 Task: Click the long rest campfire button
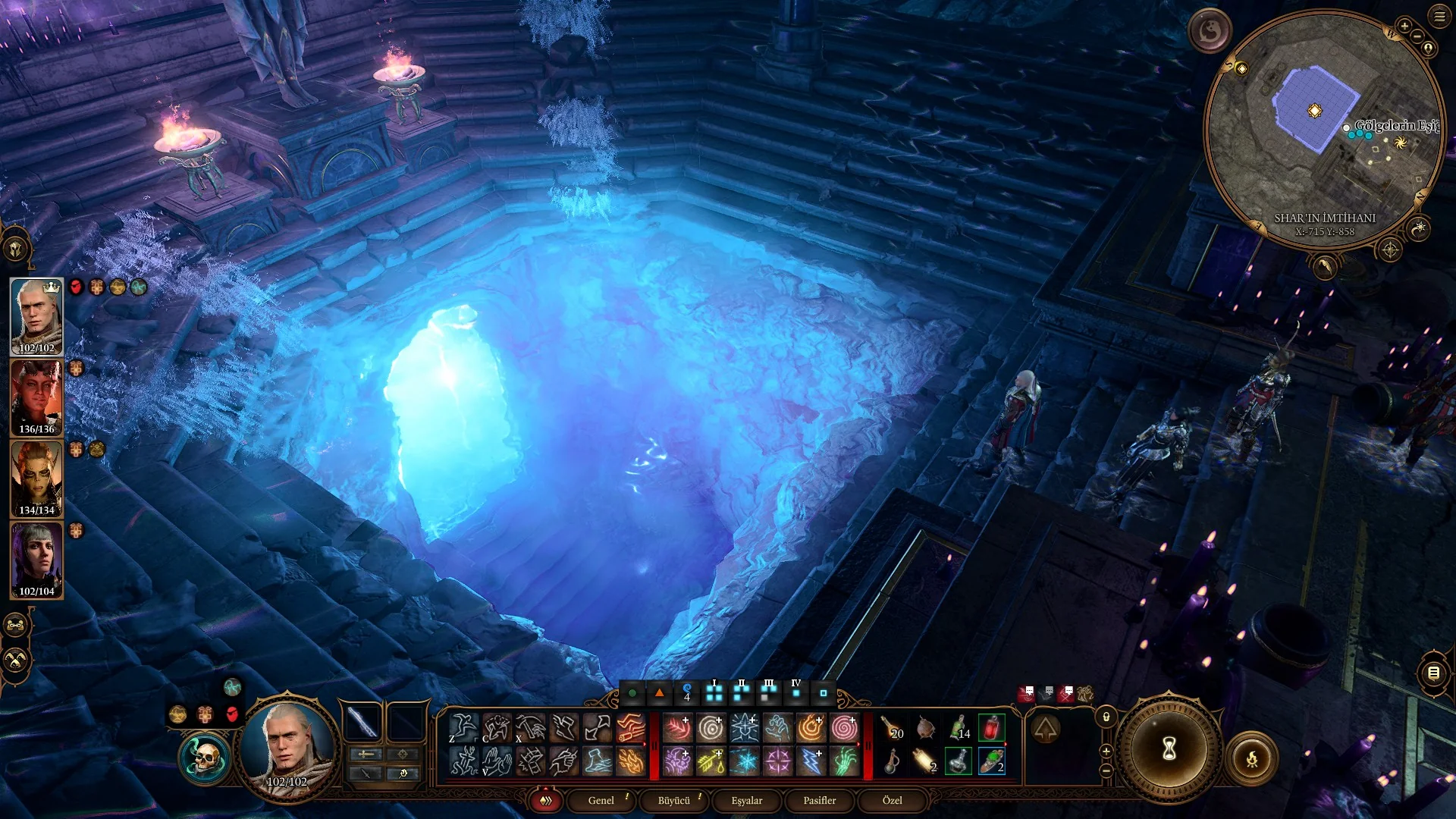point(1252,757)
